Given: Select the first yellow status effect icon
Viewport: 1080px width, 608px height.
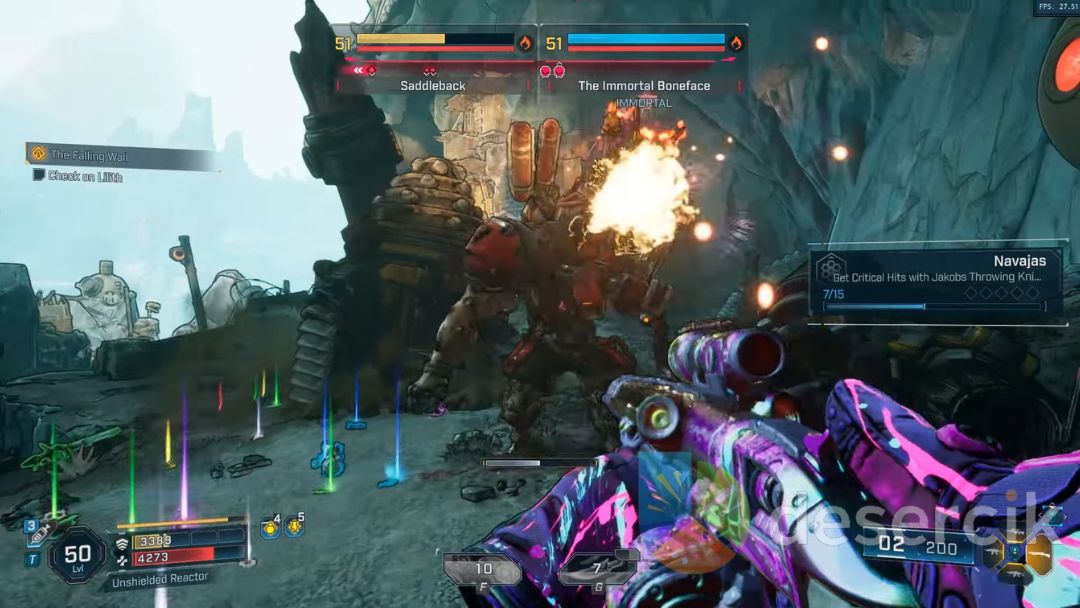Looking at the screenshot, I should pos(269,527).
